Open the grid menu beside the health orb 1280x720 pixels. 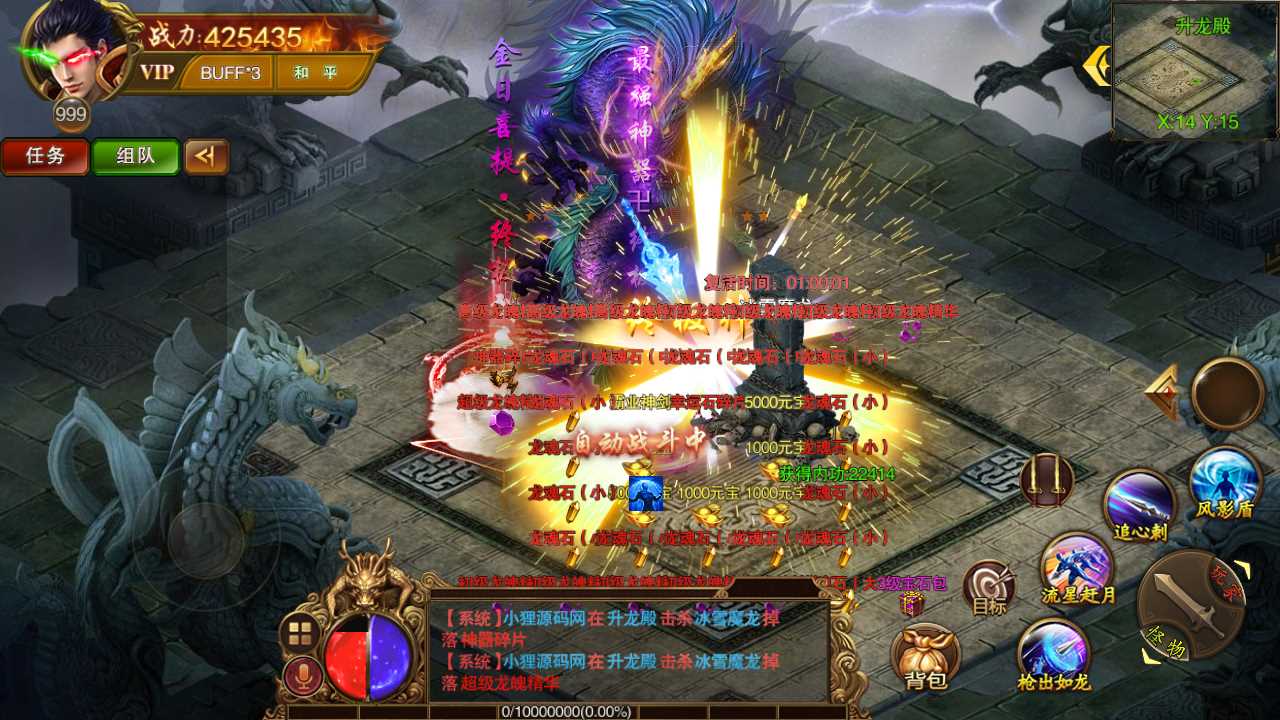299,630
